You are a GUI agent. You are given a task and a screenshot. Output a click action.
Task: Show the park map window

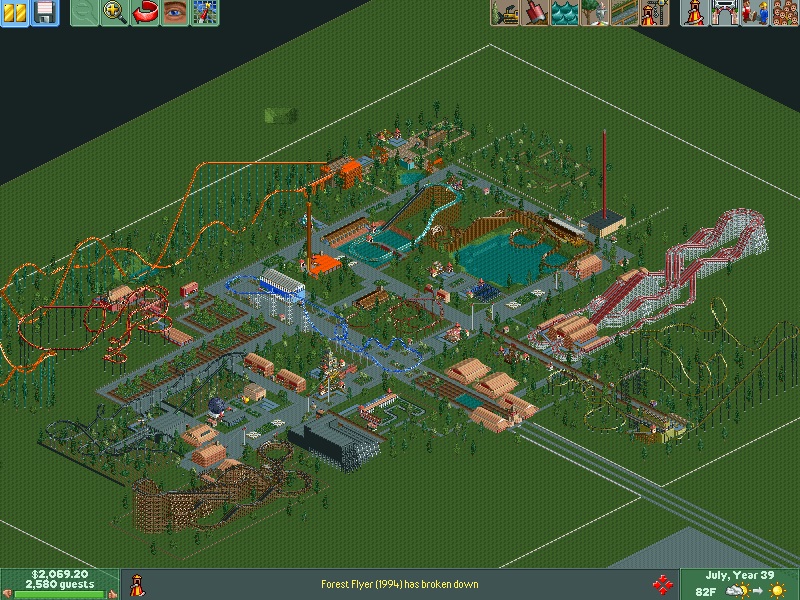point(205,13)
